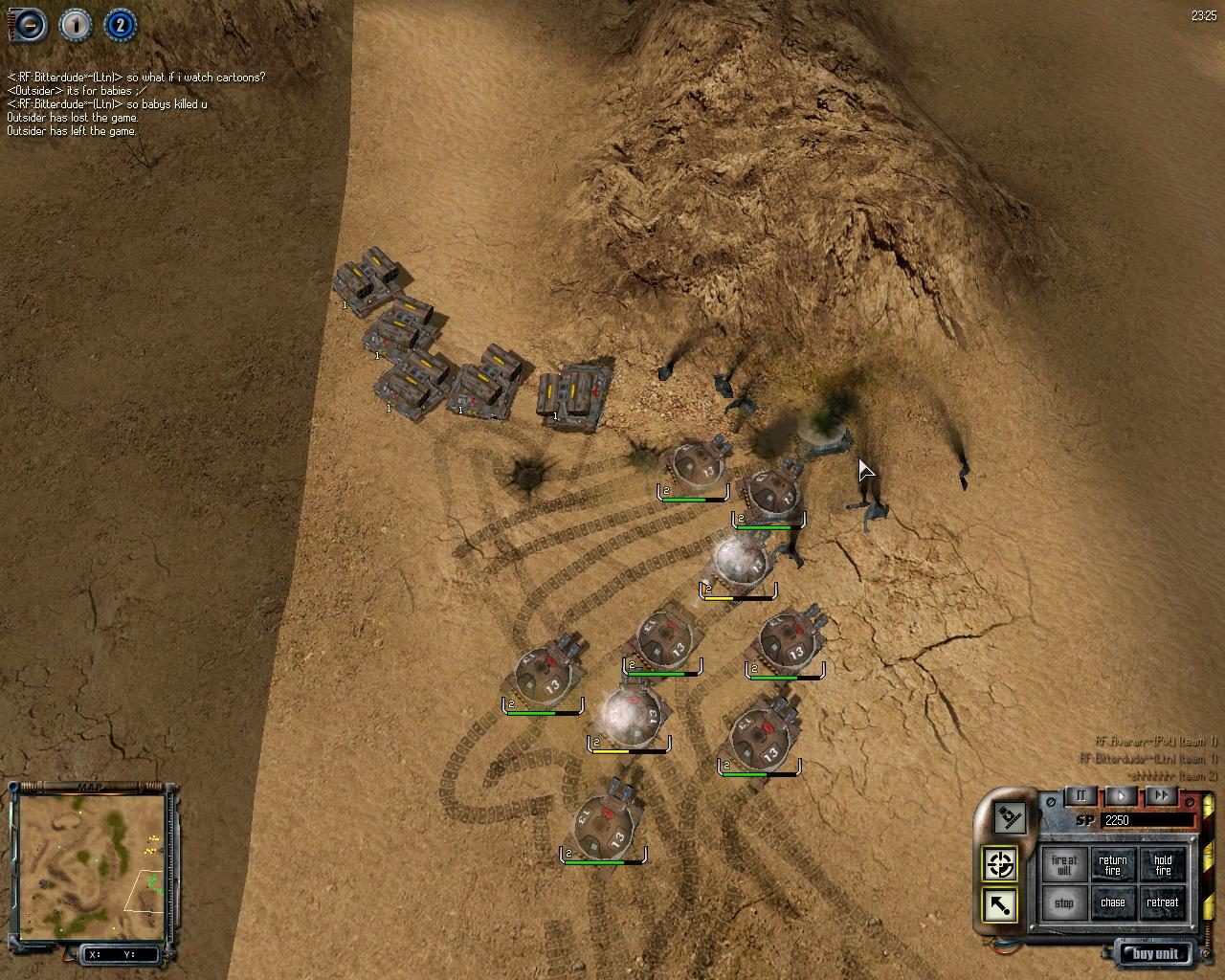Image resolution: width=1225 pixels, height=980 pixels.
Task: Click the crosshair targeting icon
Action: coord(1000,864)
